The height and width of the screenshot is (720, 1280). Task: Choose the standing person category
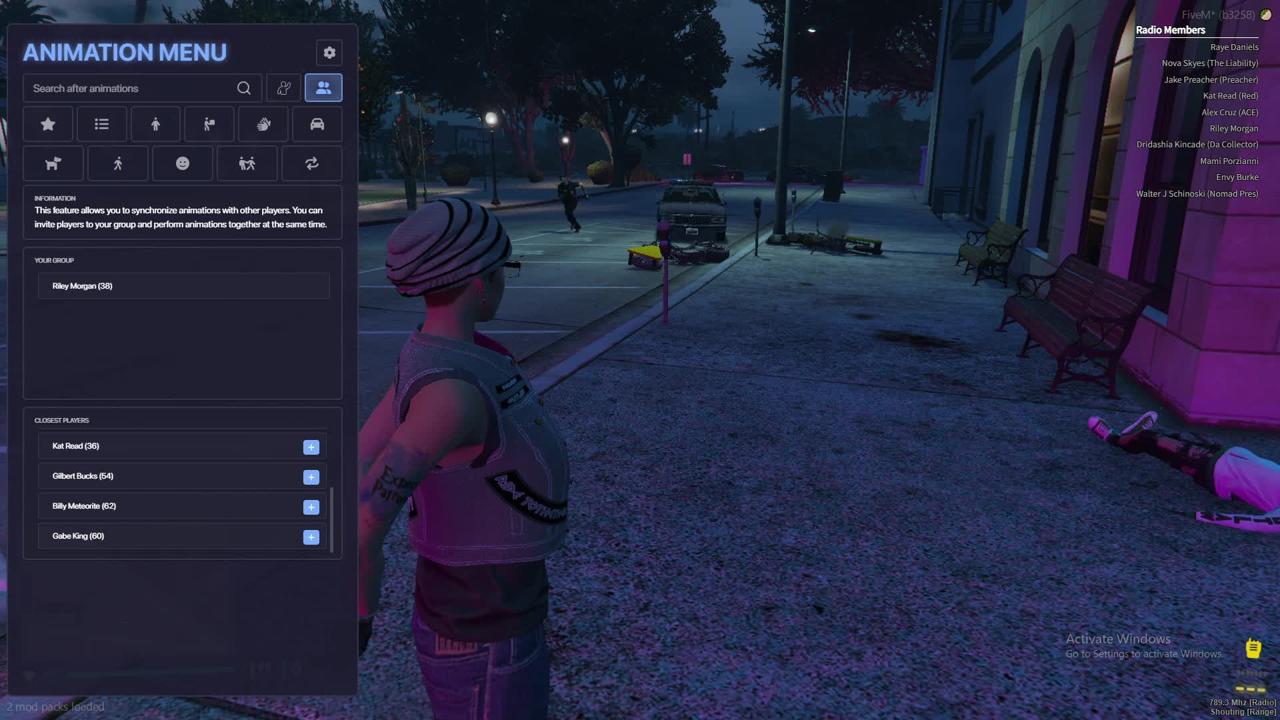coord(155,125)
